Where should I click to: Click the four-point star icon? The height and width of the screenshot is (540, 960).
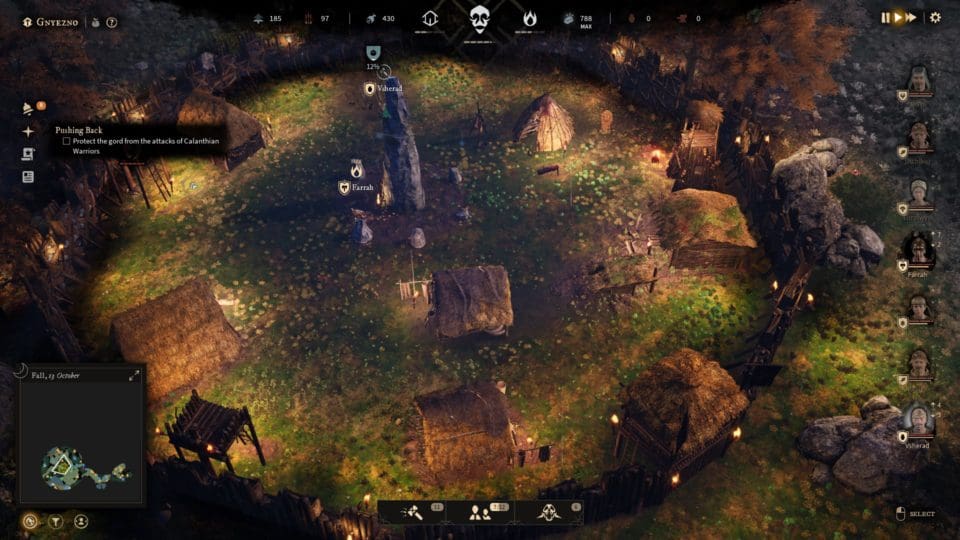coord(28,131)
